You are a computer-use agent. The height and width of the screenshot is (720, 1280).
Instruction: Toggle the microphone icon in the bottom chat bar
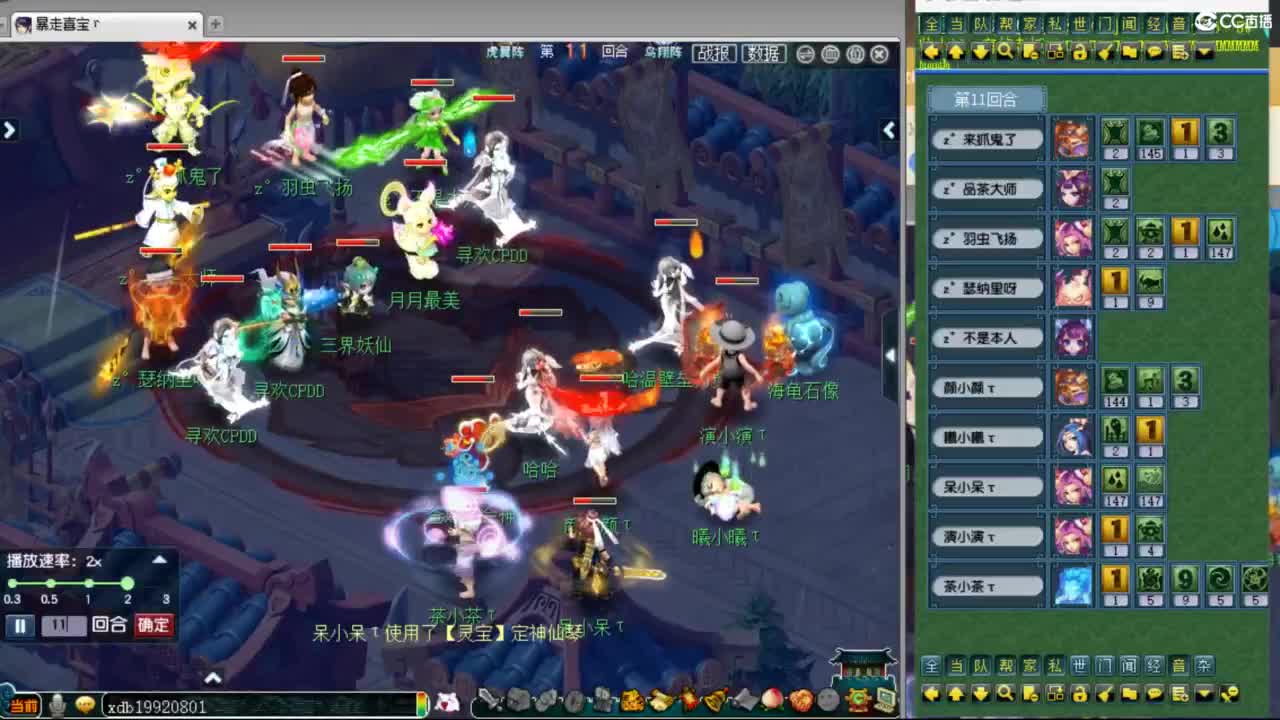pos(57,706)
